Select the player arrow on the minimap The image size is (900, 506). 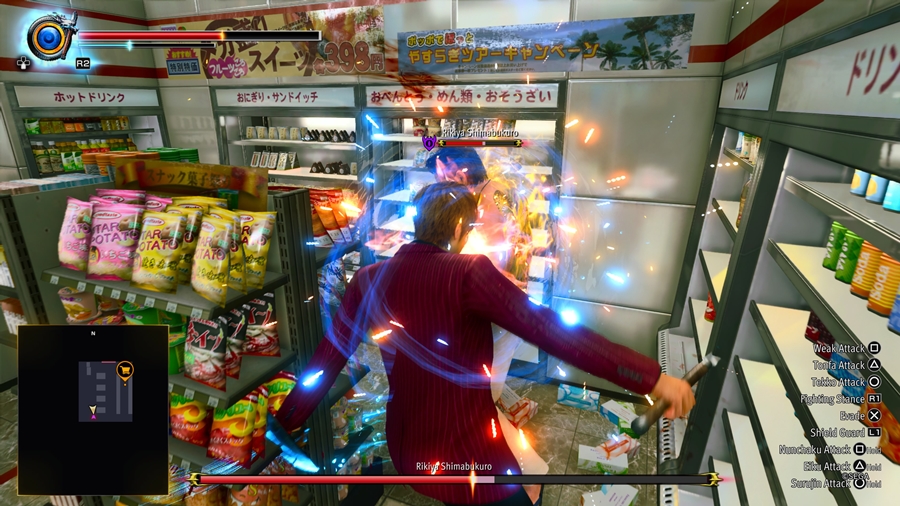[94, 410]
